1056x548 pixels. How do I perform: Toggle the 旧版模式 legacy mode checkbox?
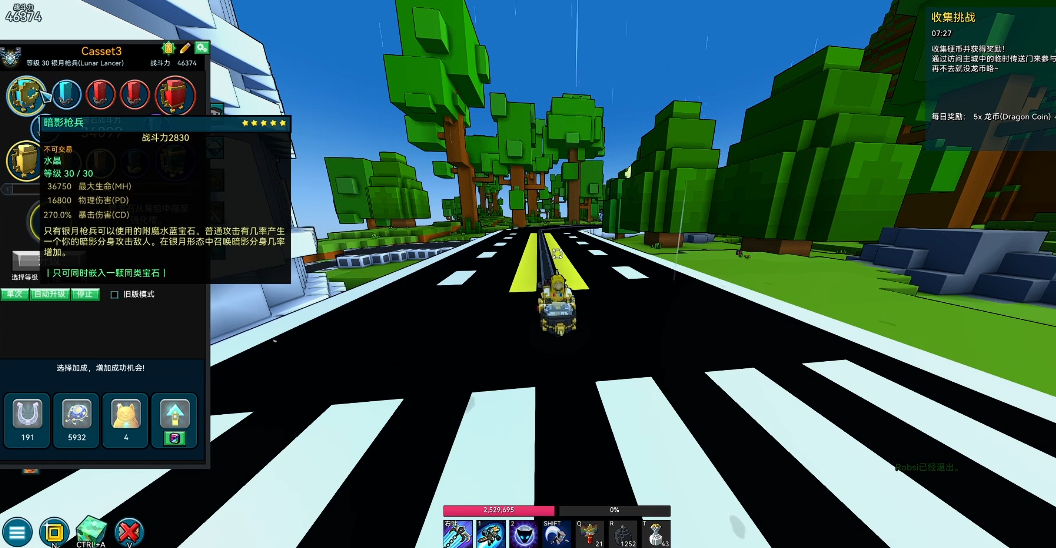(114, 295)
